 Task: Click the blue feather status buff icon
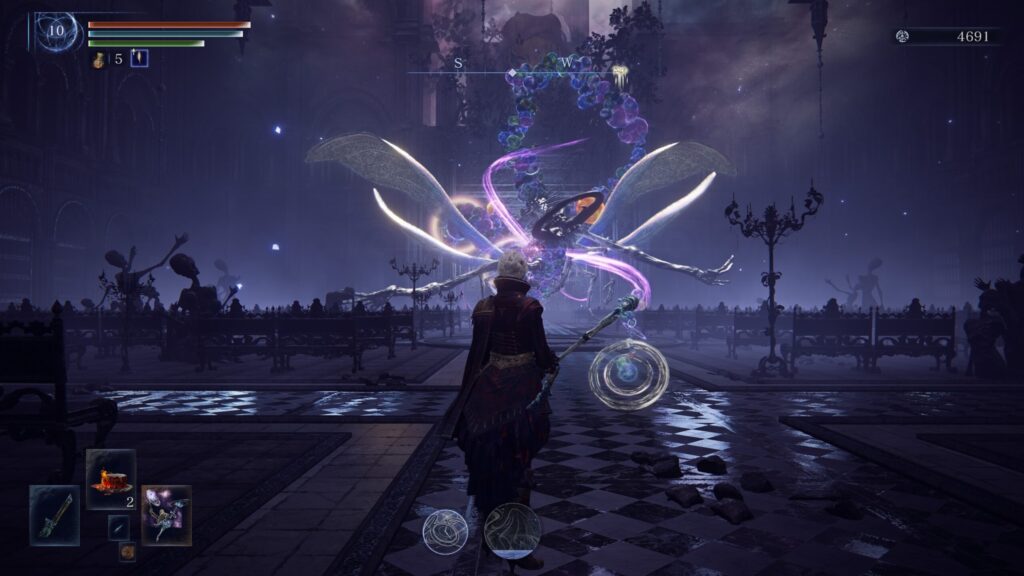click(139, 58)
